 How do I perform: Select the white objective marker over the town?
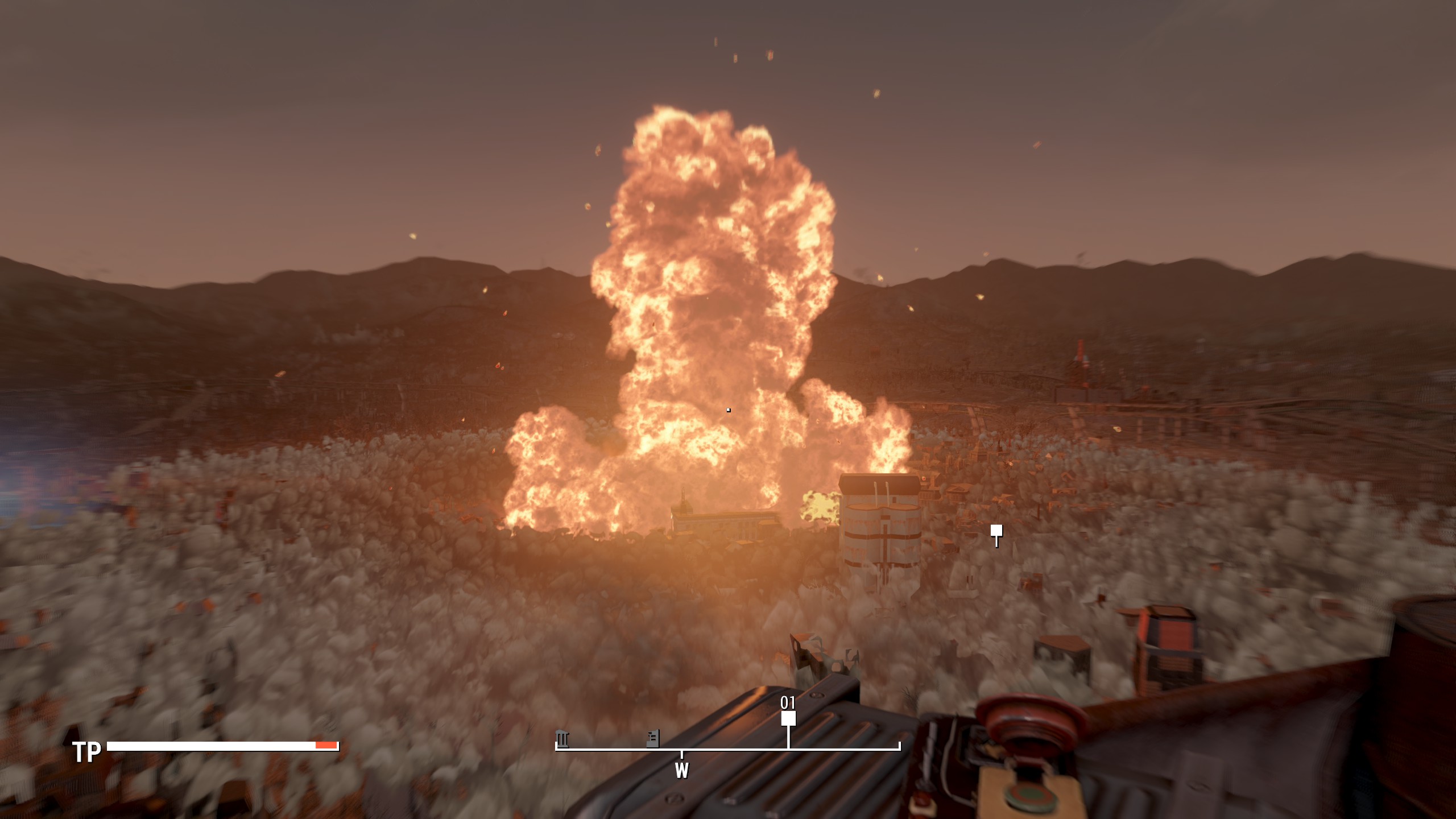click(x=996, y=531)
